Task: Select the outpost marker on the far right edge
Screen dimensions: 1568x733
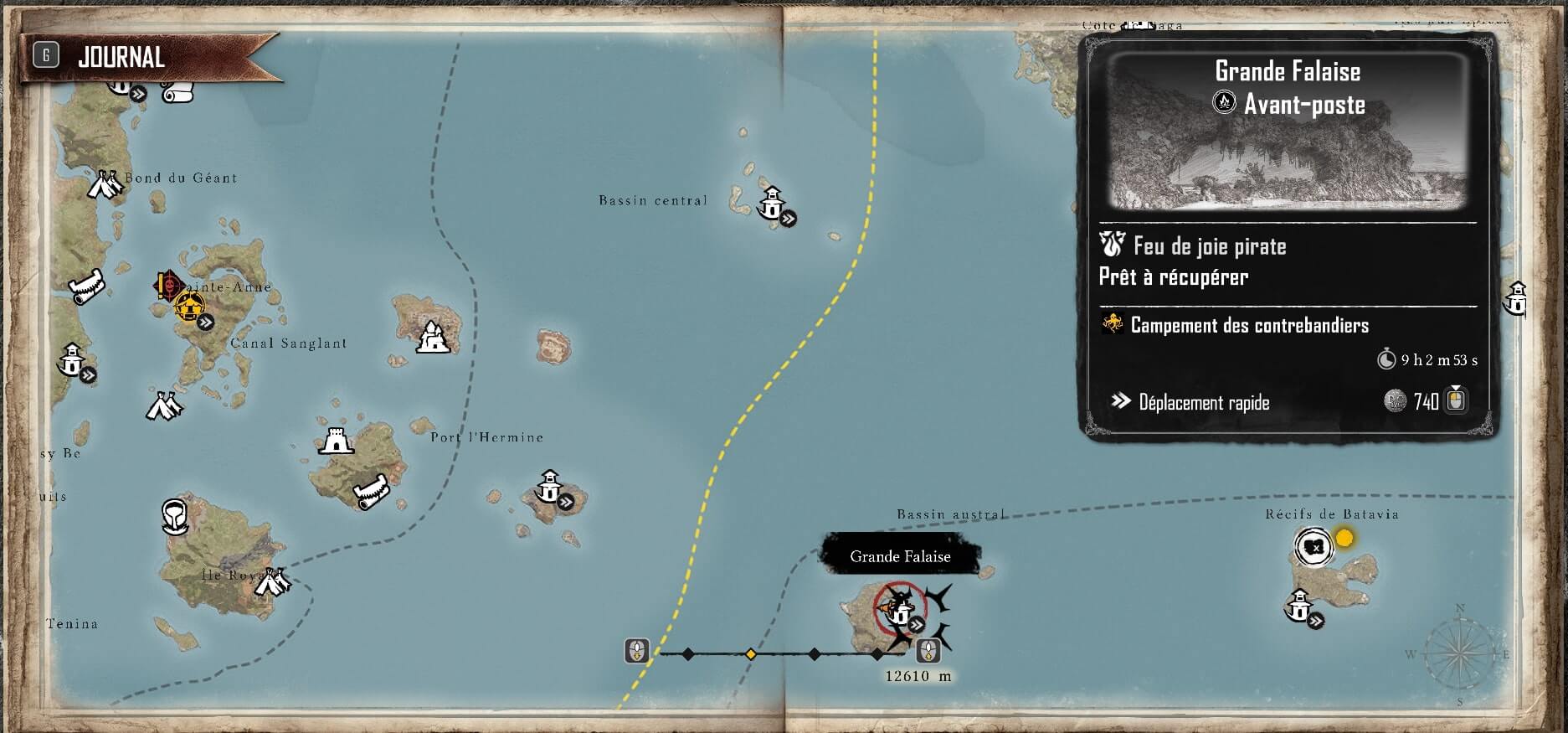Action: point(1516,298)
